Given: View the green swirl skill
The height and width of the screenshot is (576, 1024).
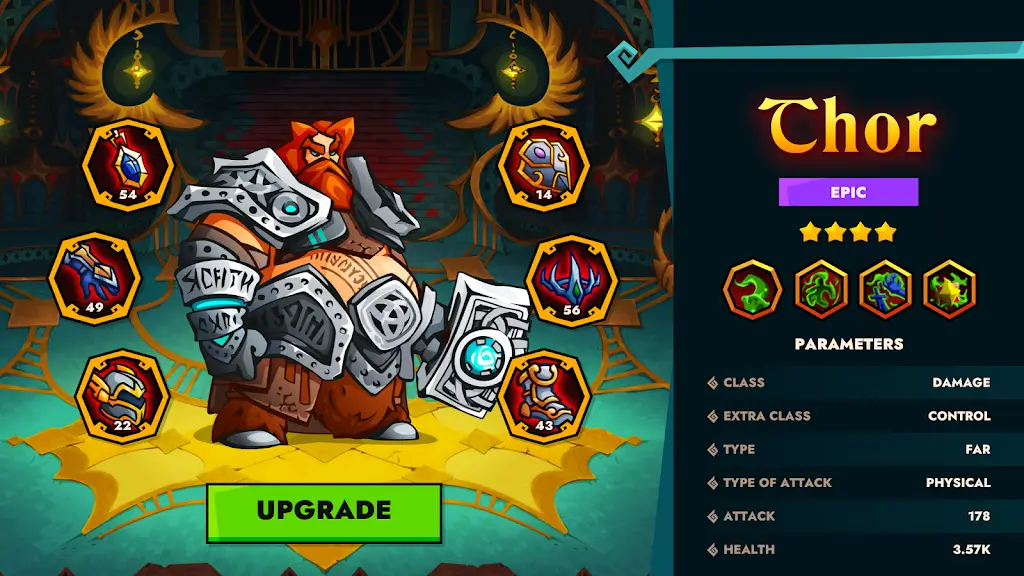Looking at the screenshot, I should (x=752, y=289).
